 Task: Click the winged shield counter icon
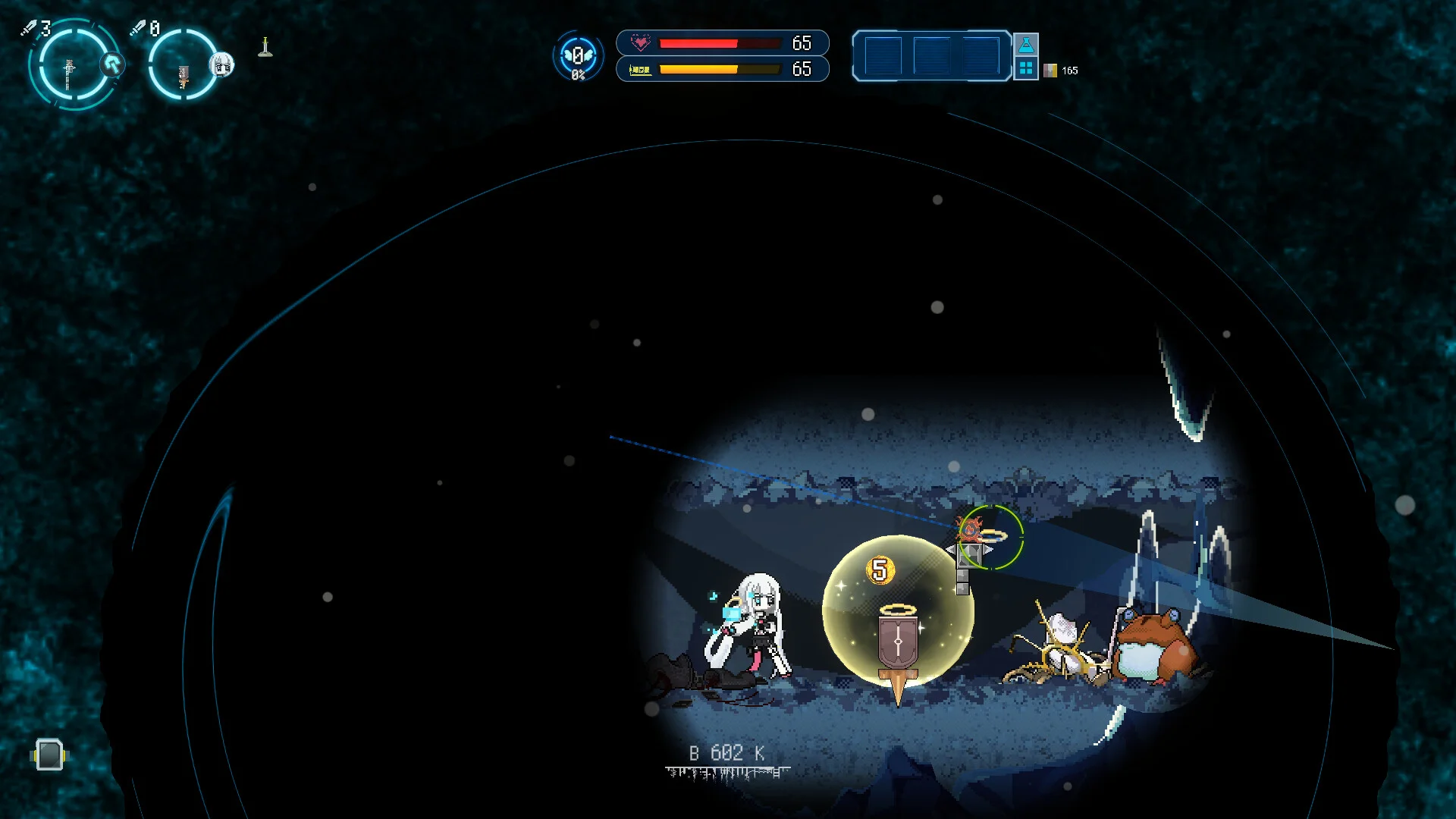point(578,56)
